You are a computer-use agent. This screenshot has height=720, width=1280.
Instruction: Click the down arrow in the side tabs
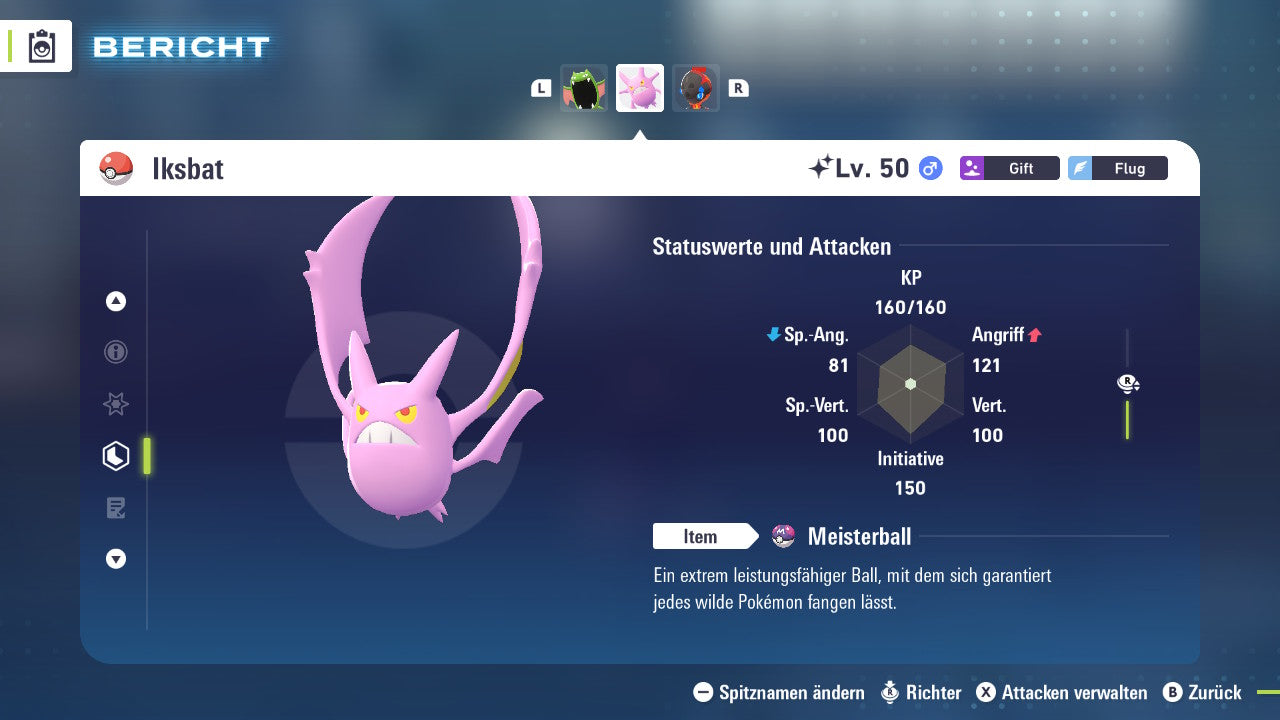[116, 559]
